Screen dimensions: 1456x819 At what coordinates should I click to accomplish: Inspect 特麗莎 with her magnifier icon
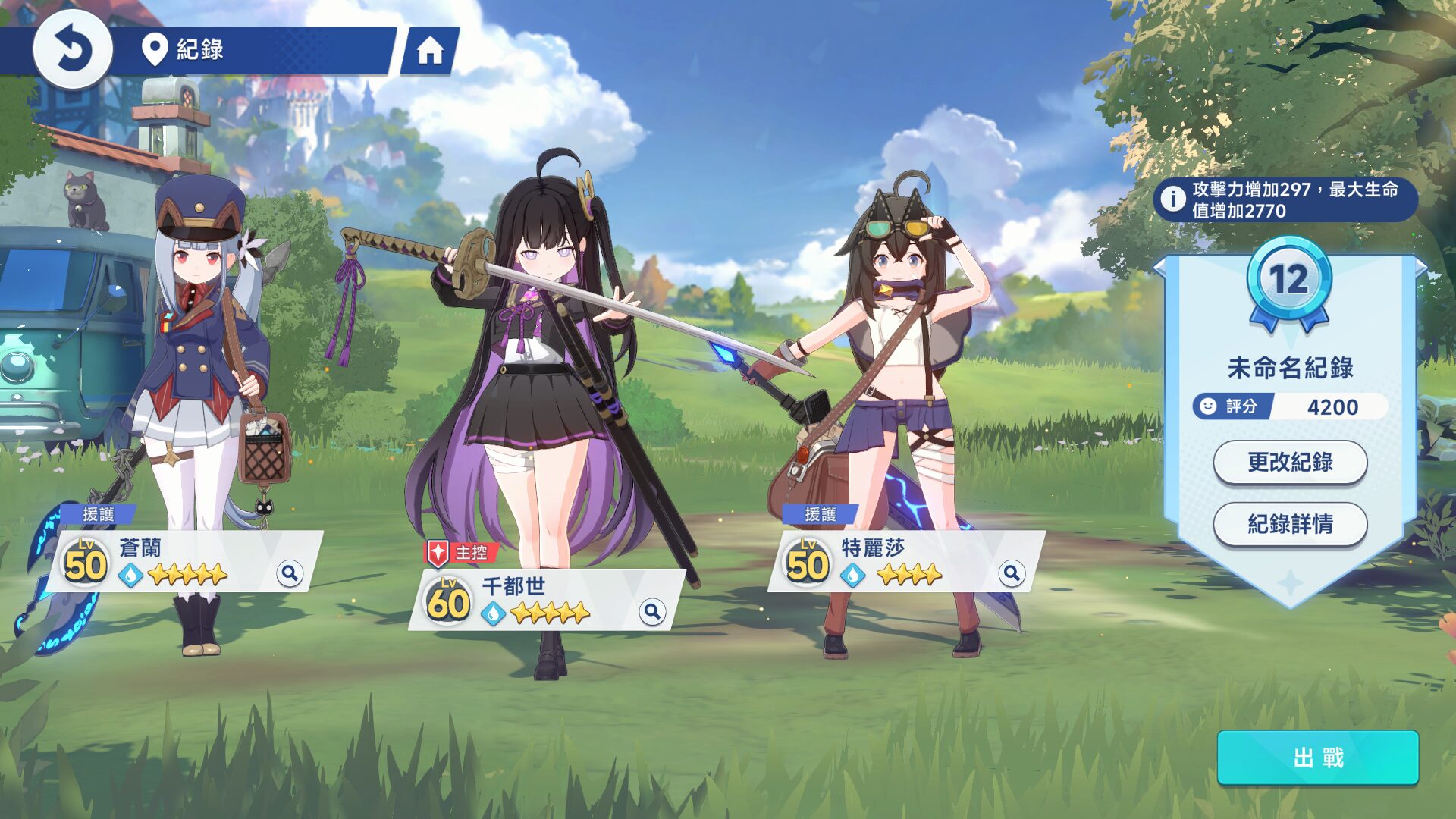(x=1012, y=573)
